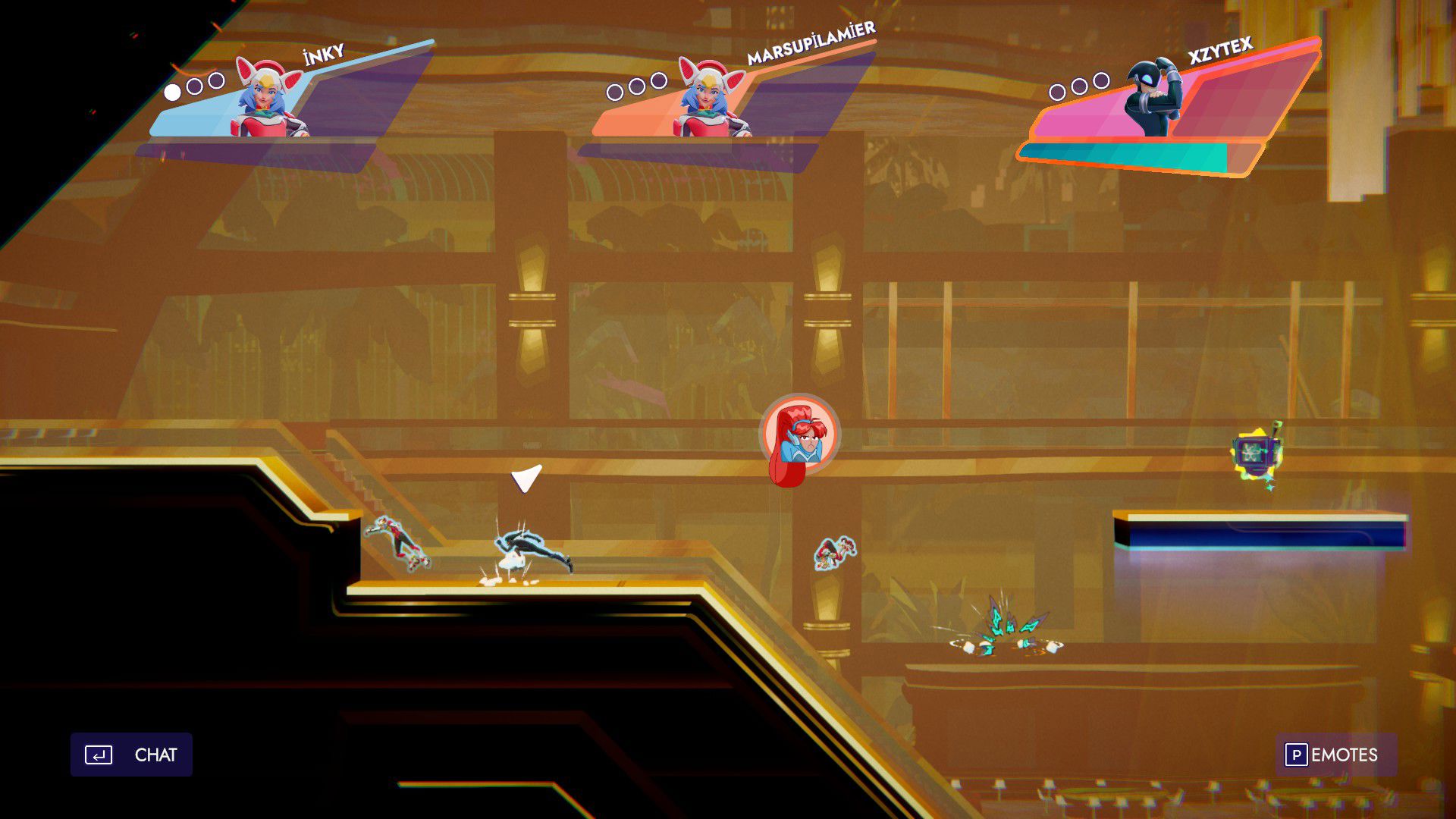This screenshot has width=1456, height=819.
Task: Click the Enter key icon beside CHAT
Action: point(99,755)
